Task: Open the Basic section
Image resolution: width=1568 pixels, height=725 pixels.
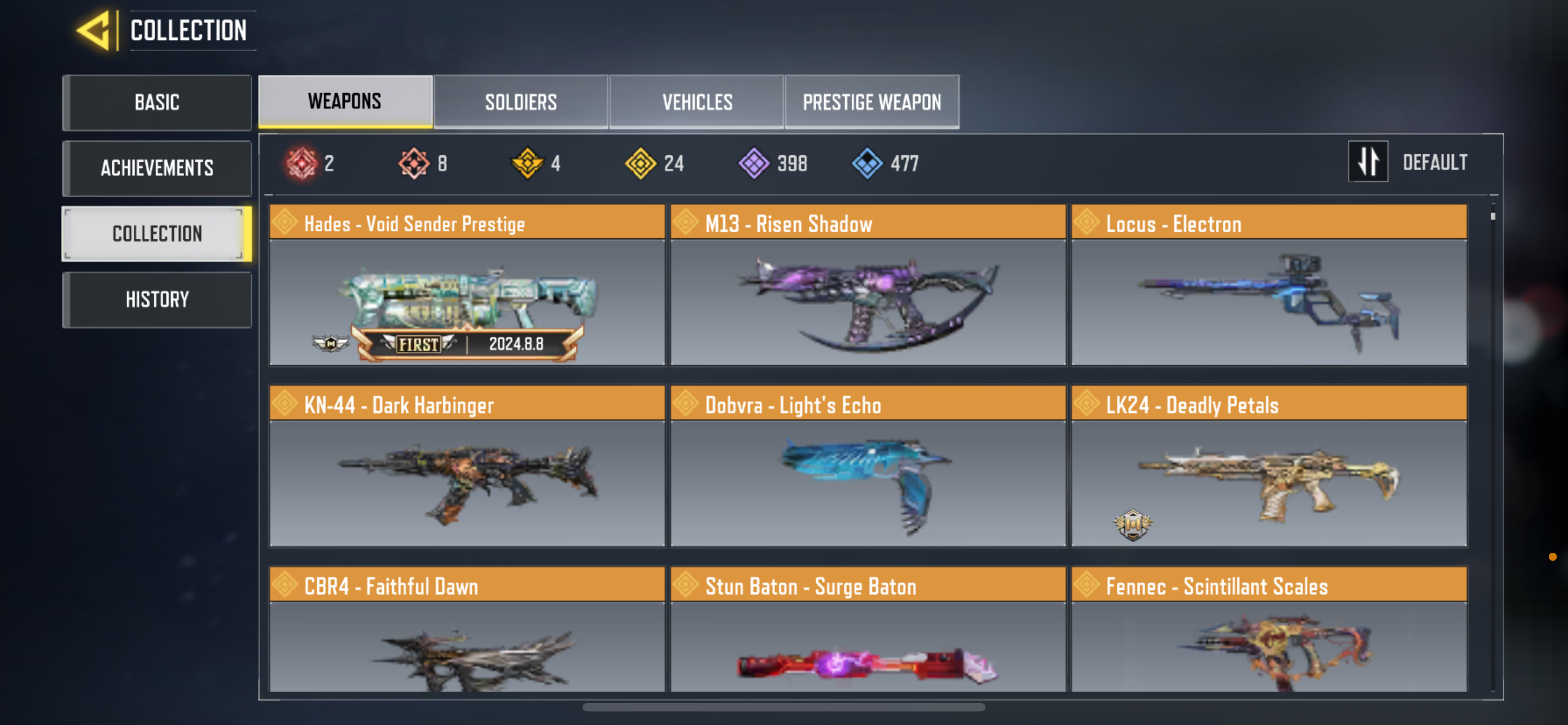Action: pos(156,102)
